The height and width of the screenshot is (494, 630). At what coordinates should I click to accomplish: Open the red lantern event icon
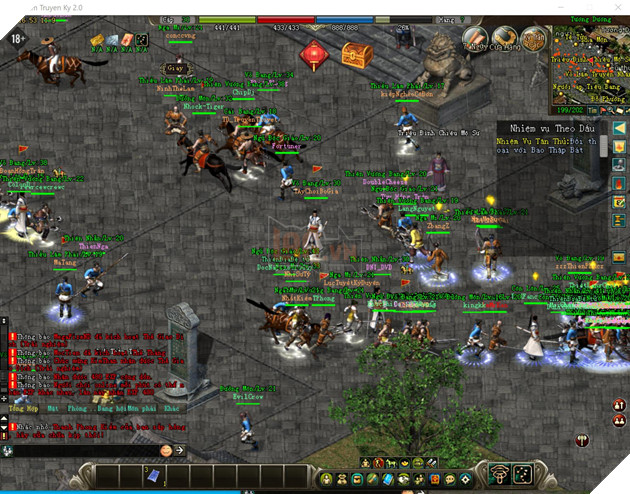tap(315, 53)
